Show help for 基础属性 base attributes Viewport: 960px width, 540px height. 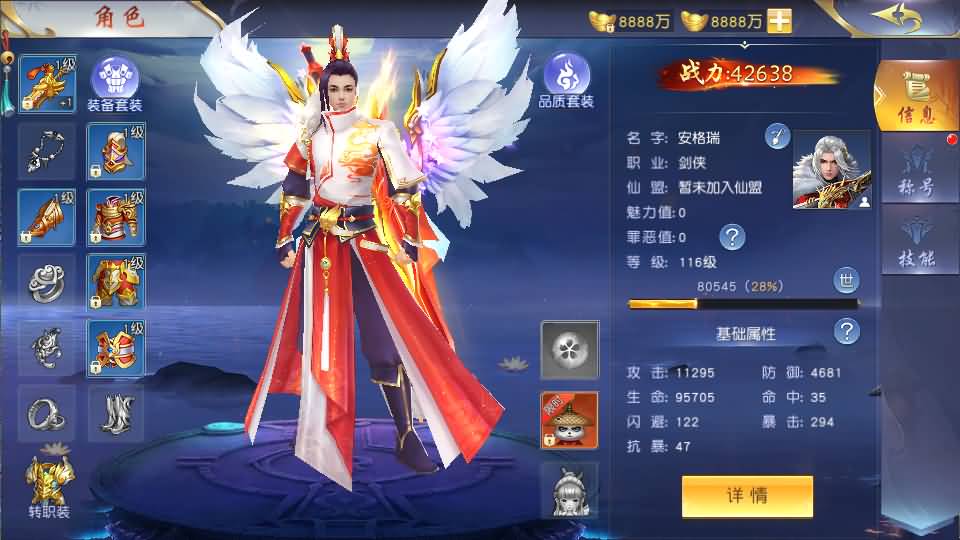[847, 332]
